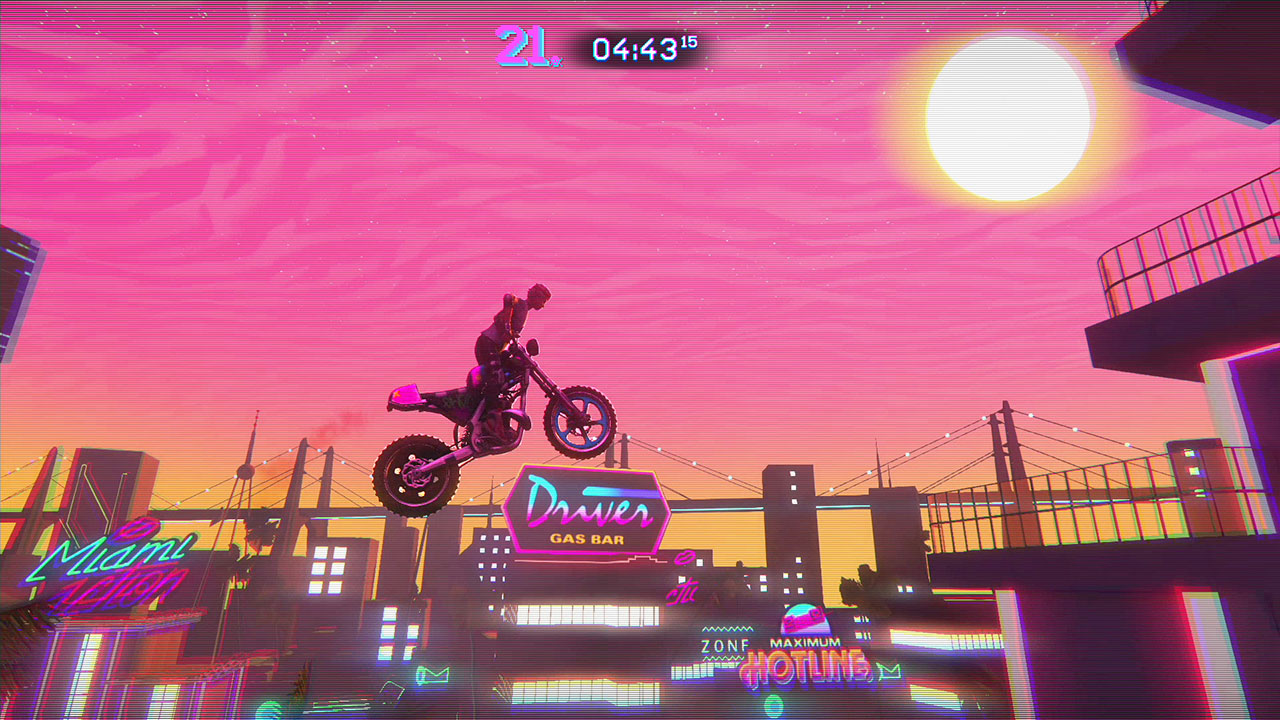Select the envelope icon beside the HOTLINE sign

tap(888, 670)
